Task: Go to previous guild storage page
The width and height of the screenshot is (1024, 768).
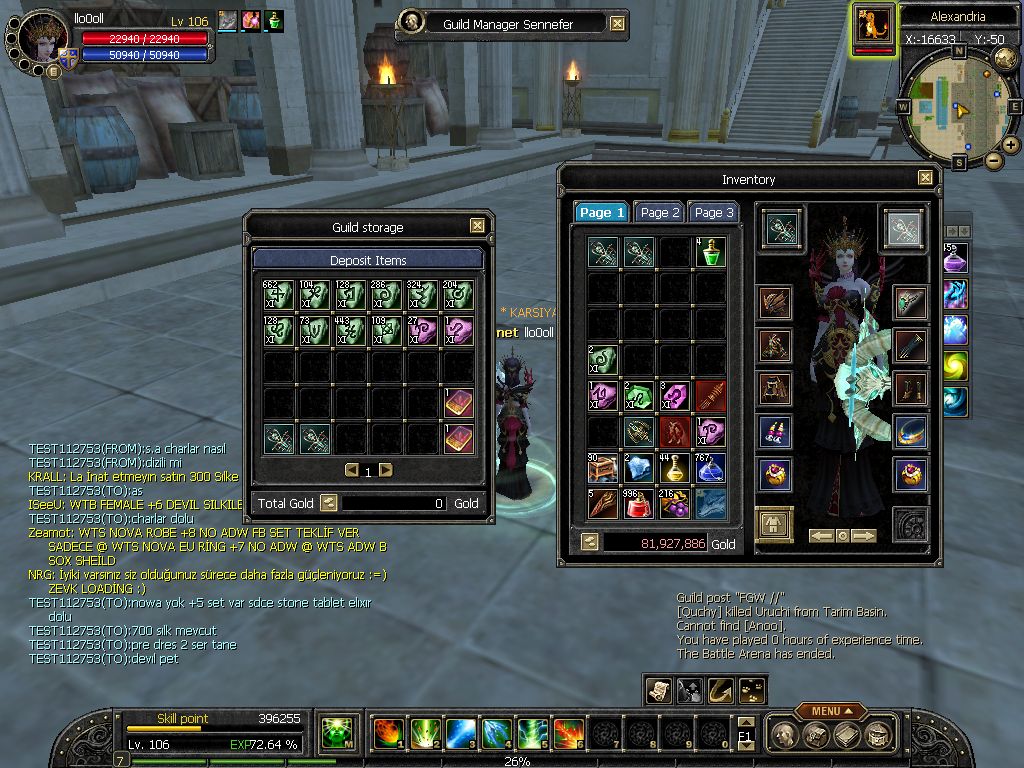Action: [x=351, y=470]
